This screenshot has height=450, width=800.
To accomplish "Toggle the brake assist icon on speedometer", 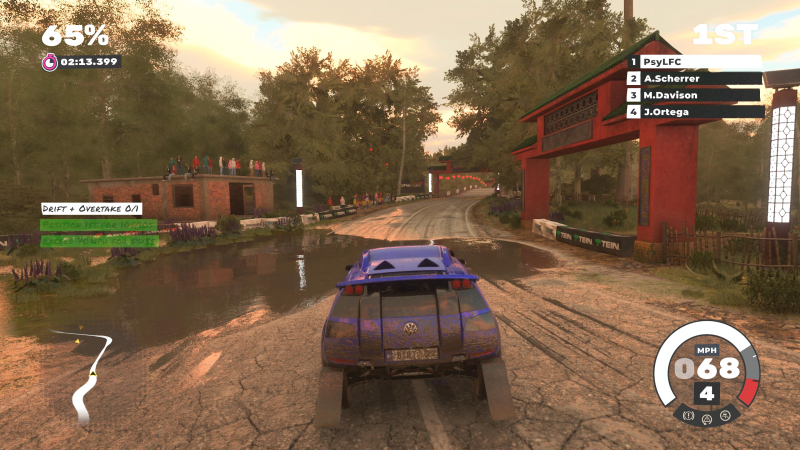I will tap(689, 413).
